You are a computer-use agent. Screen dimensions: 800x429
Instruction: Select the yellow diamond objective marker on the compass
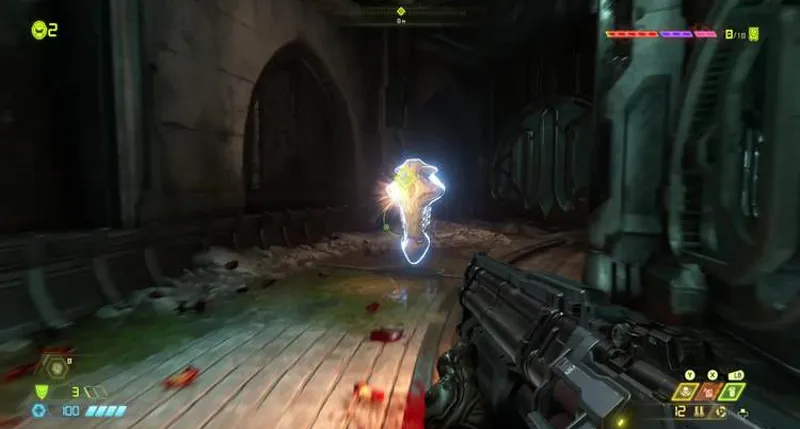(x=400, y=11)
